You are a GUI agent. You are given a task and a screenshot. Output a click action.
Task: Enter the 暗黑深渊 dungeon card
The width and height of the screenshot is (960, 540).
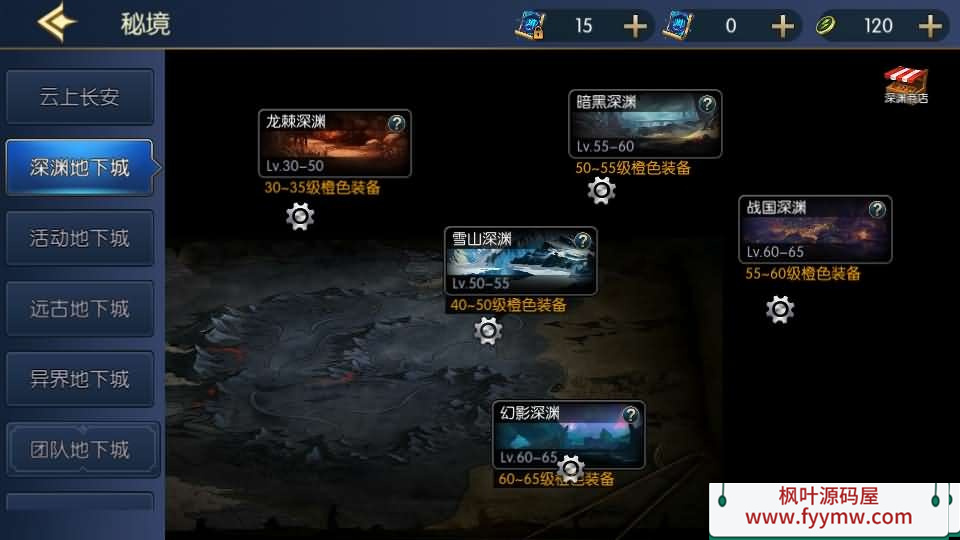(x=645, y=124)
